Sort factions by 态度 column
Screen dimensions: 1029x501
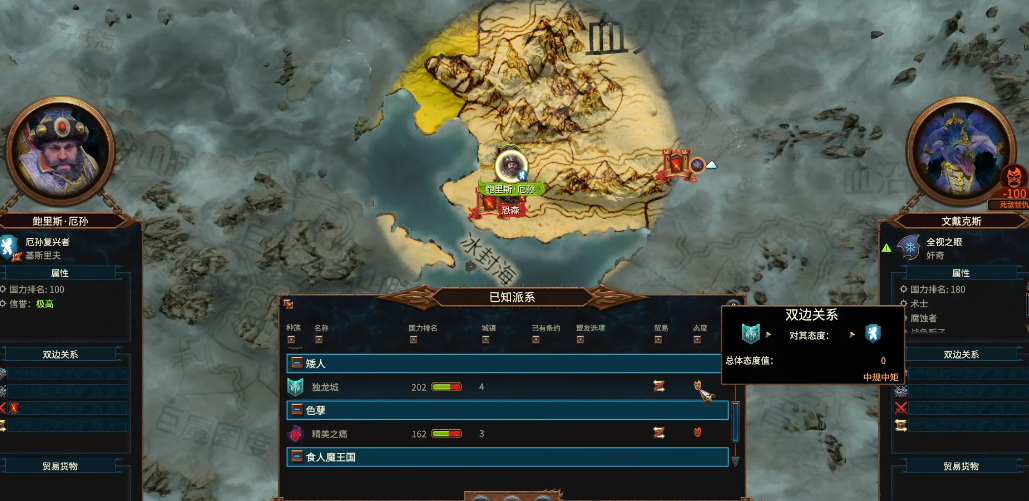699,339
